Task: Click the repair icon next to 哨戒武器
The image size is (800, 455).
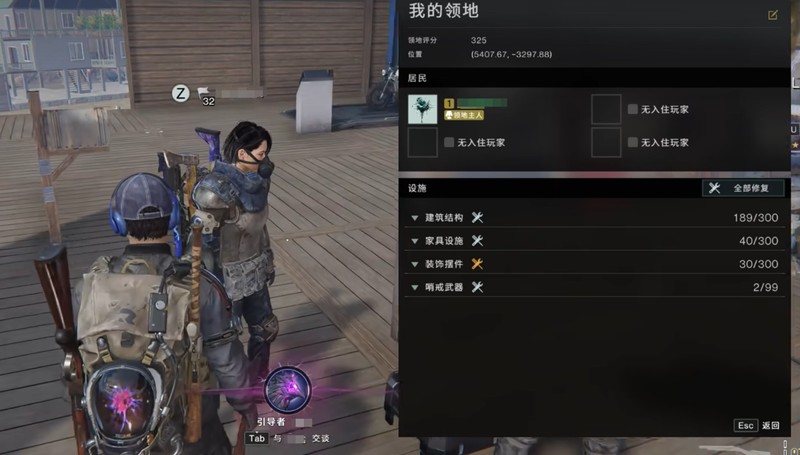Action: pos(477,288)
